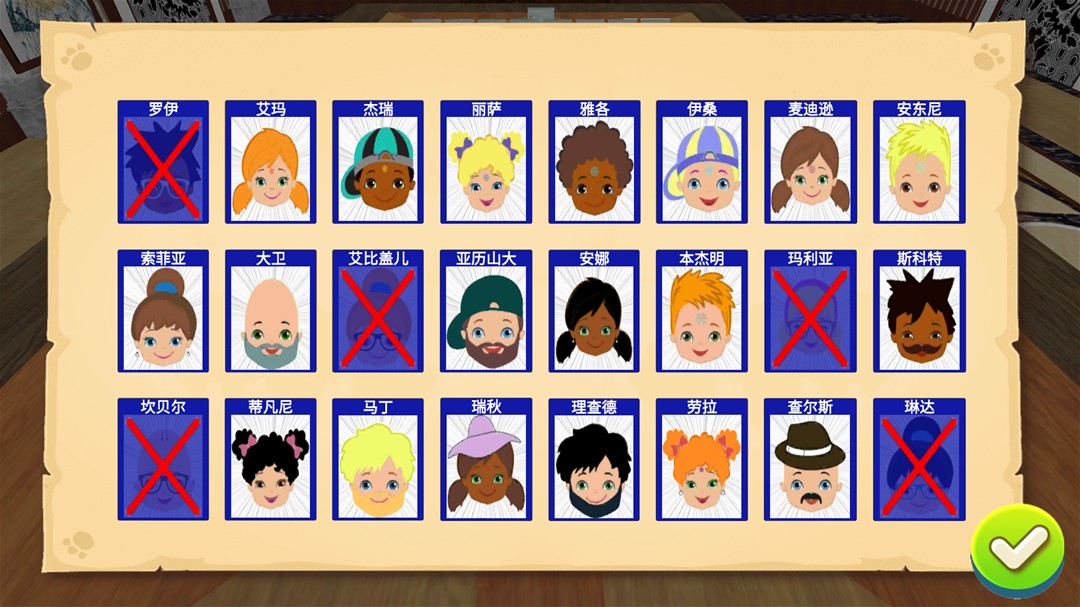The image size is (1080, 607).
Task: Choose the 伊桑 card with purple cap
Action: point(702,162)
